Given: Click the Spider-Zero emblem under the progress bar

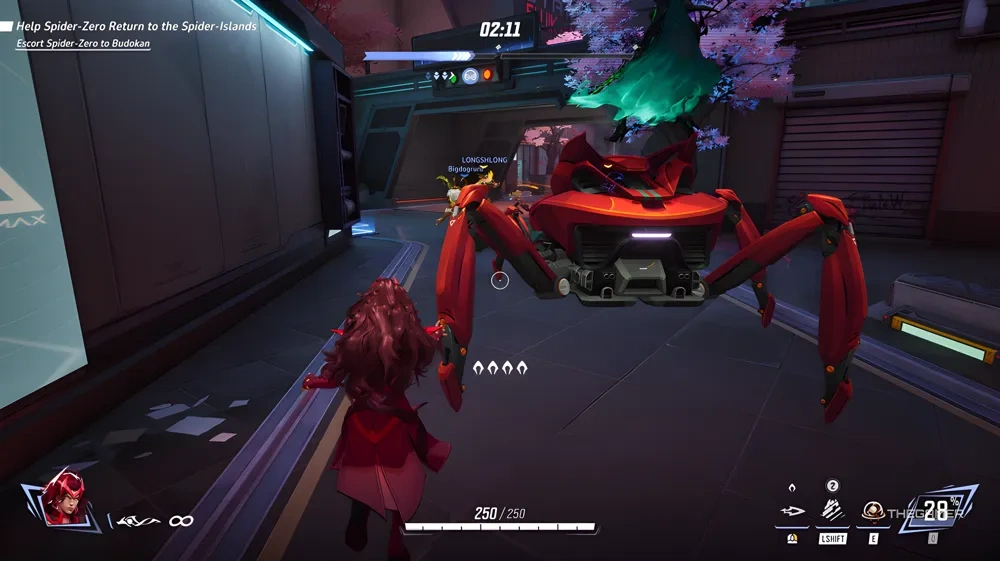Looking at the screenshot, I should tap(470, 75).
